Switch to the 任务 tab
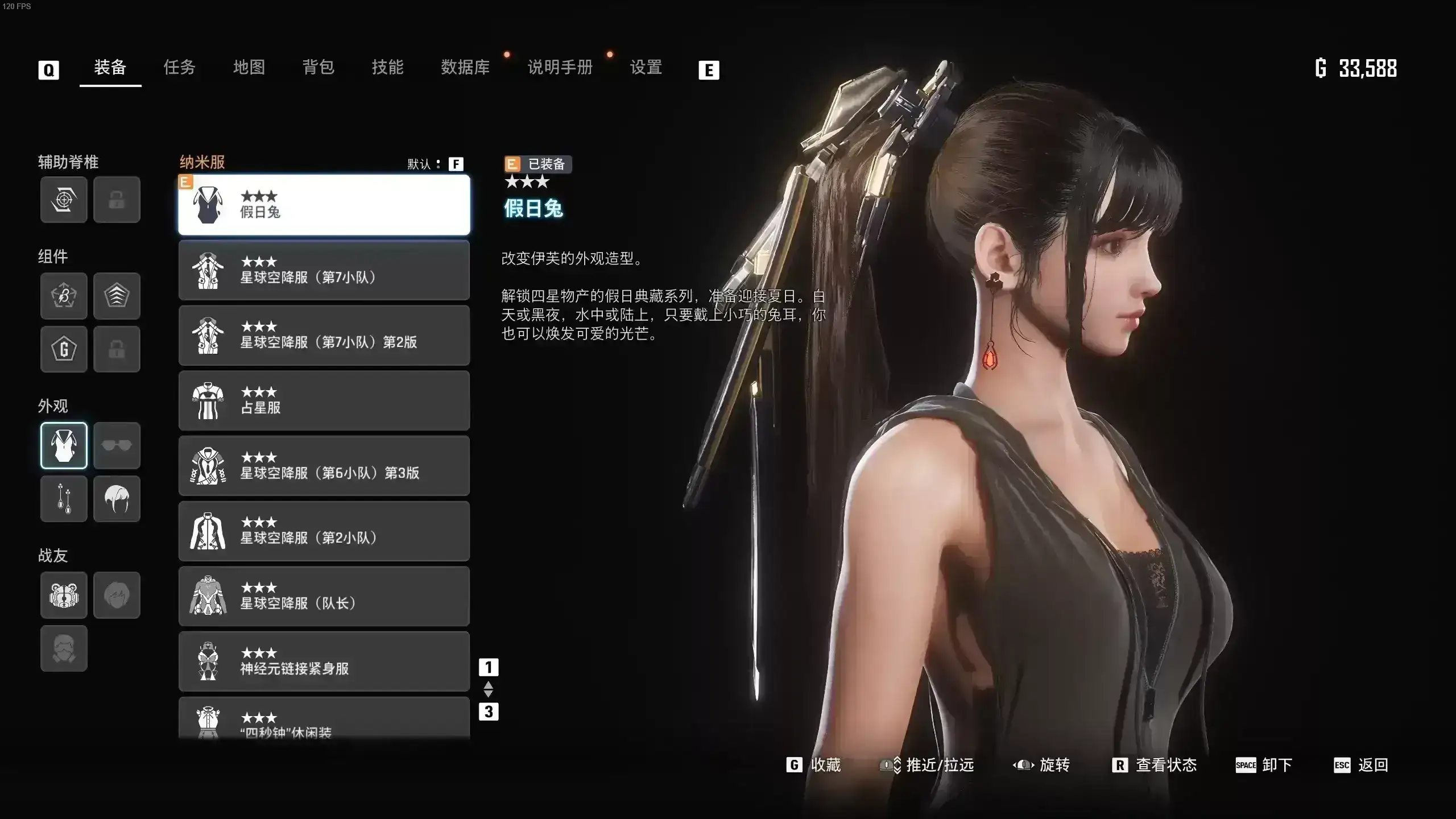The height and width of the screenshot is (819, 1456). [179, 68]
